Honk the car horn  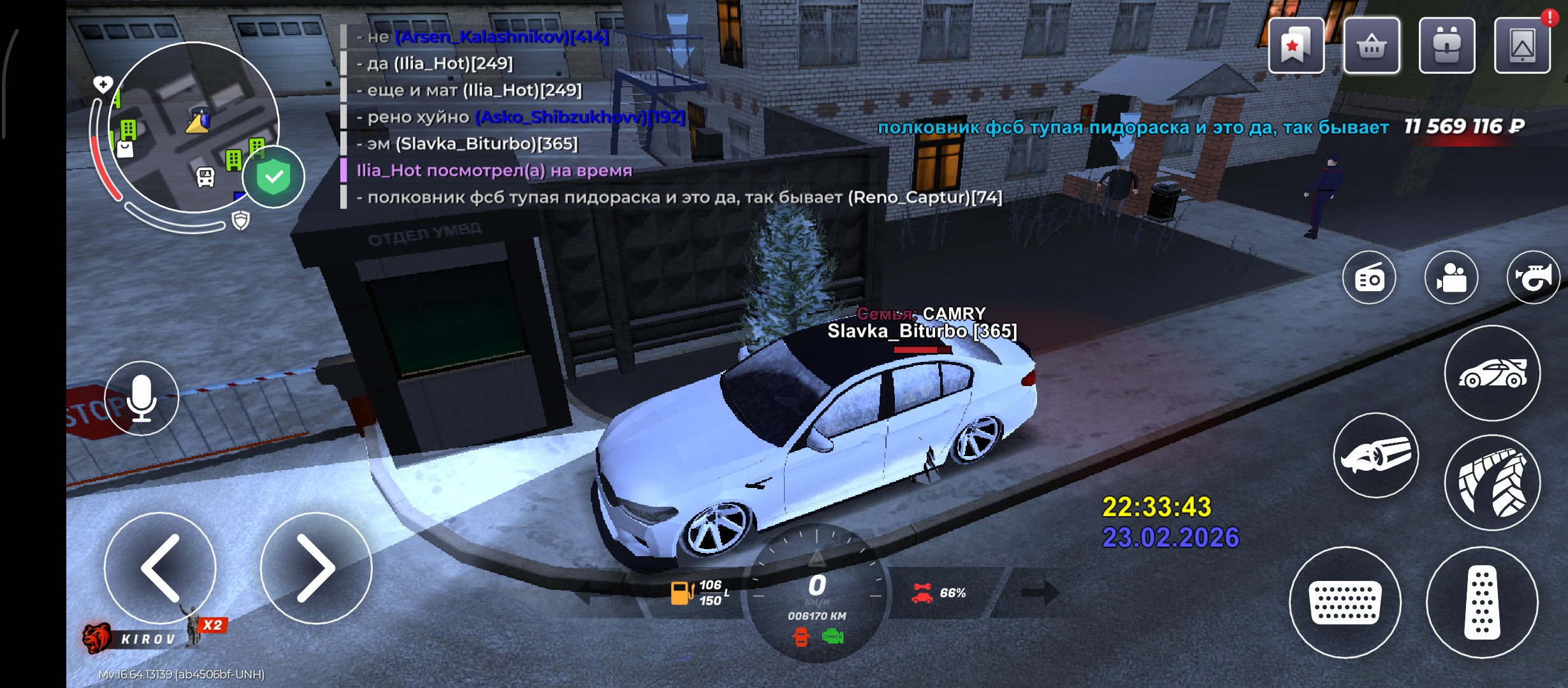1533,278
